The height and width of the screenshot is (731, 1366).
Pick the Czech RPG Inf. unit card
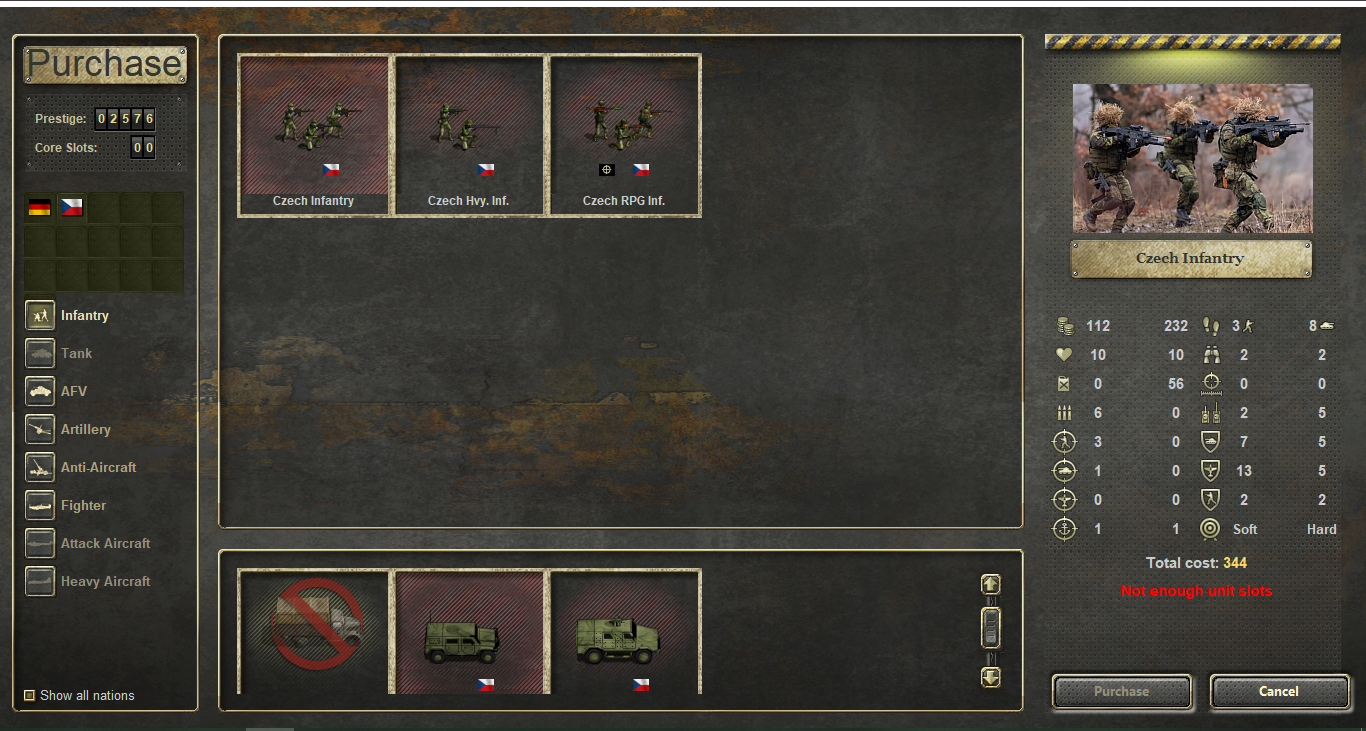point(624,134)
